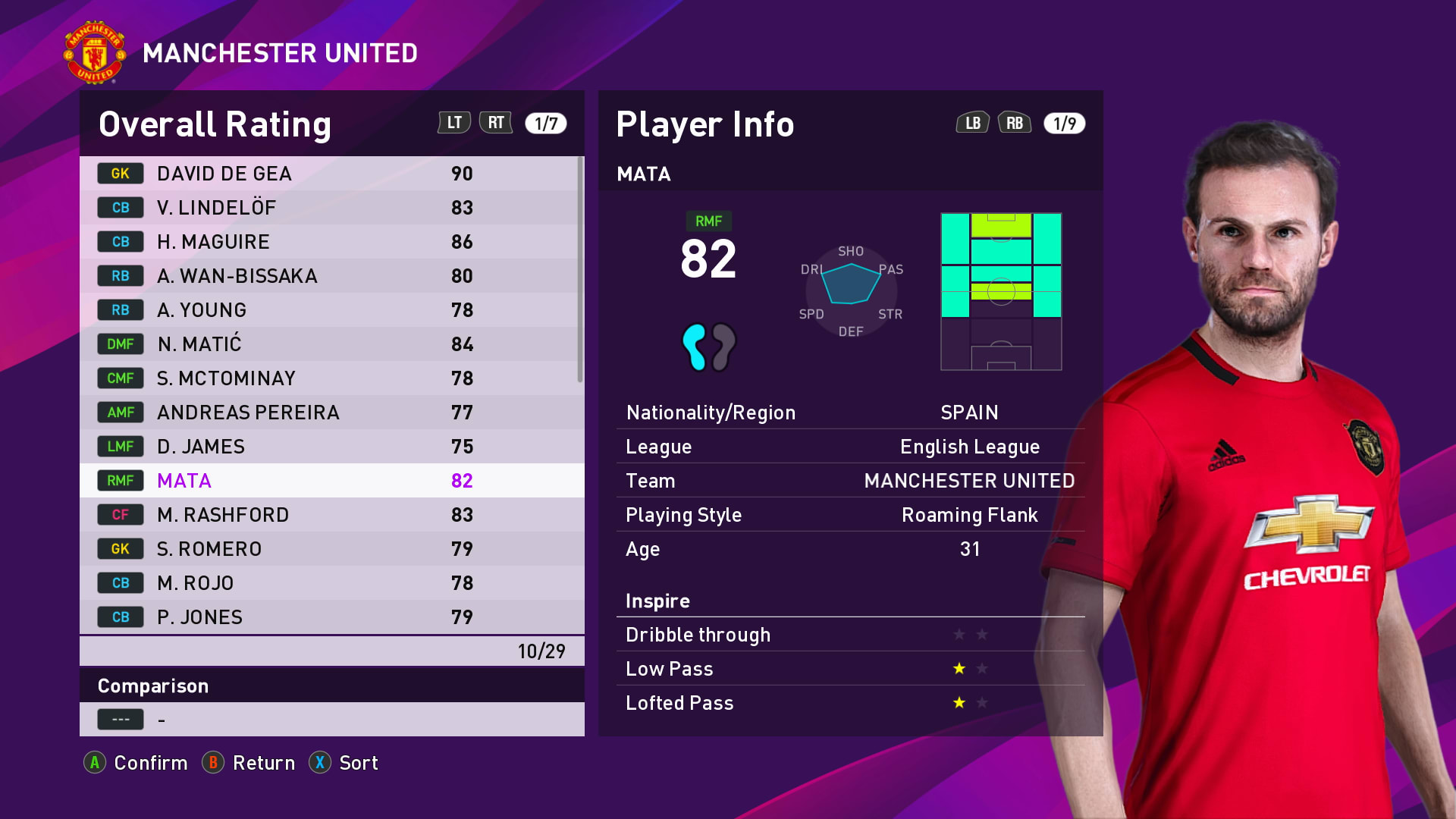
Task: Pick M. Rashford from the squad
Action: pyautogui.click(x=331, y=515)
